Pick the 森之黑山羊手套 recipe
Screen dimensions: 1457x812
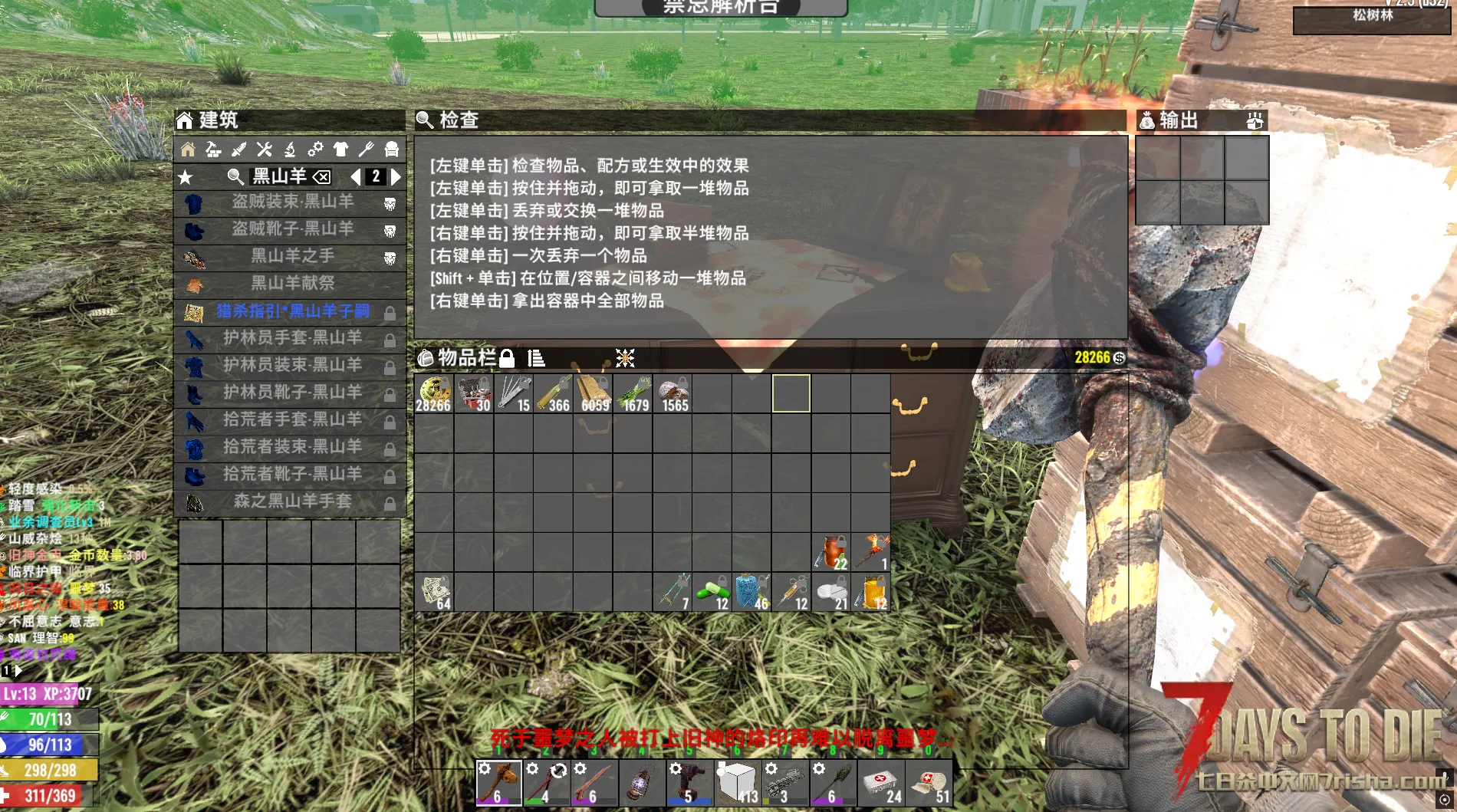[x=291, y=501]
